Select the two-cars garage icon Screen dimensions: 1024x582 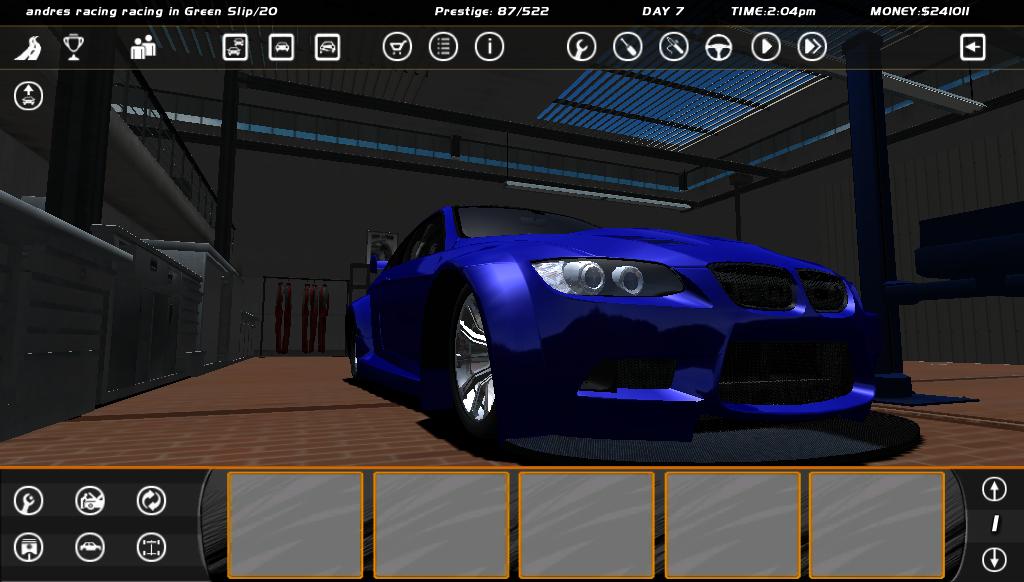point(235,47)
